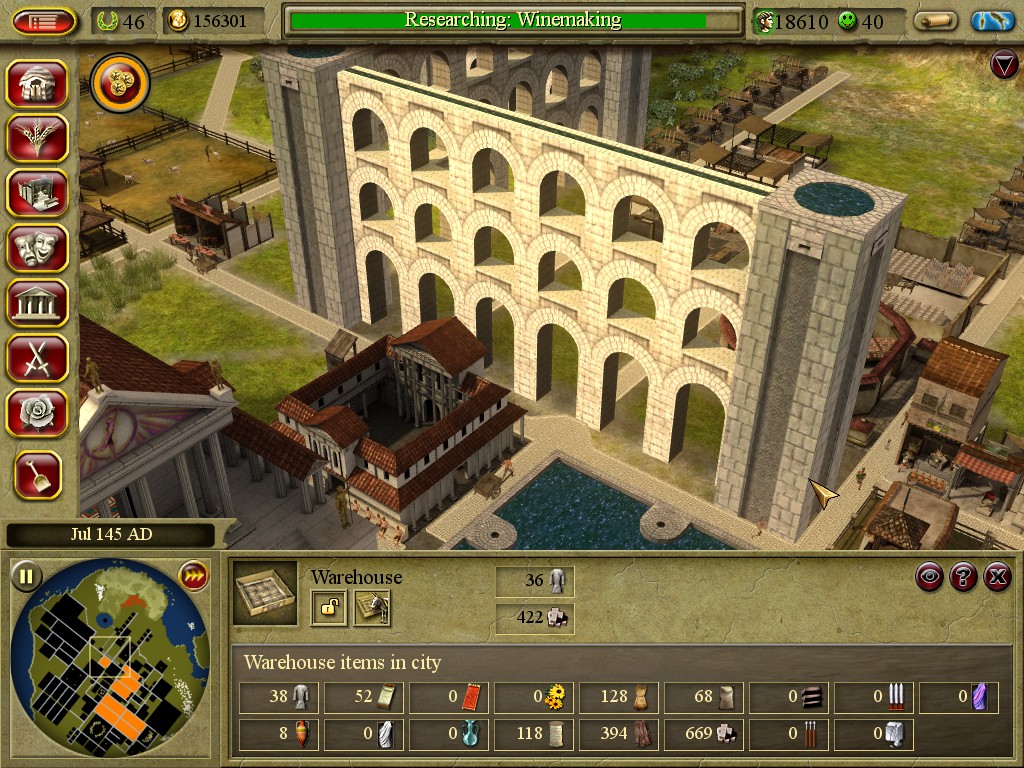Increase game speed with fast-forward button
This screenshot has width=1024, height=768.
point(192,575)
